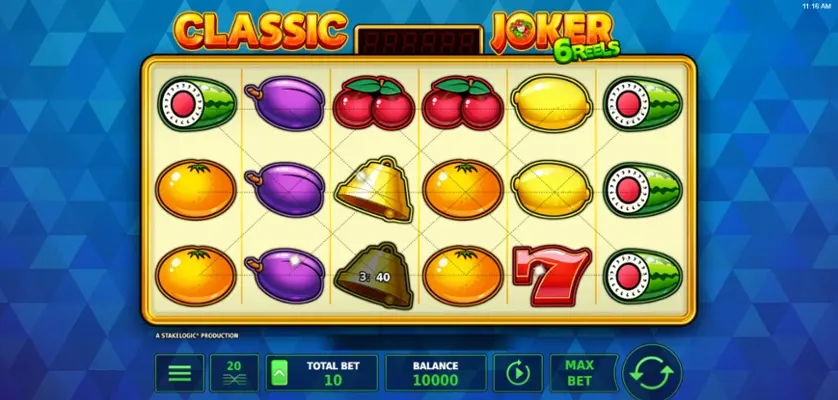Spin the reels with the green arrows button
Screen dimensions: 838x400
click(652, 373)
